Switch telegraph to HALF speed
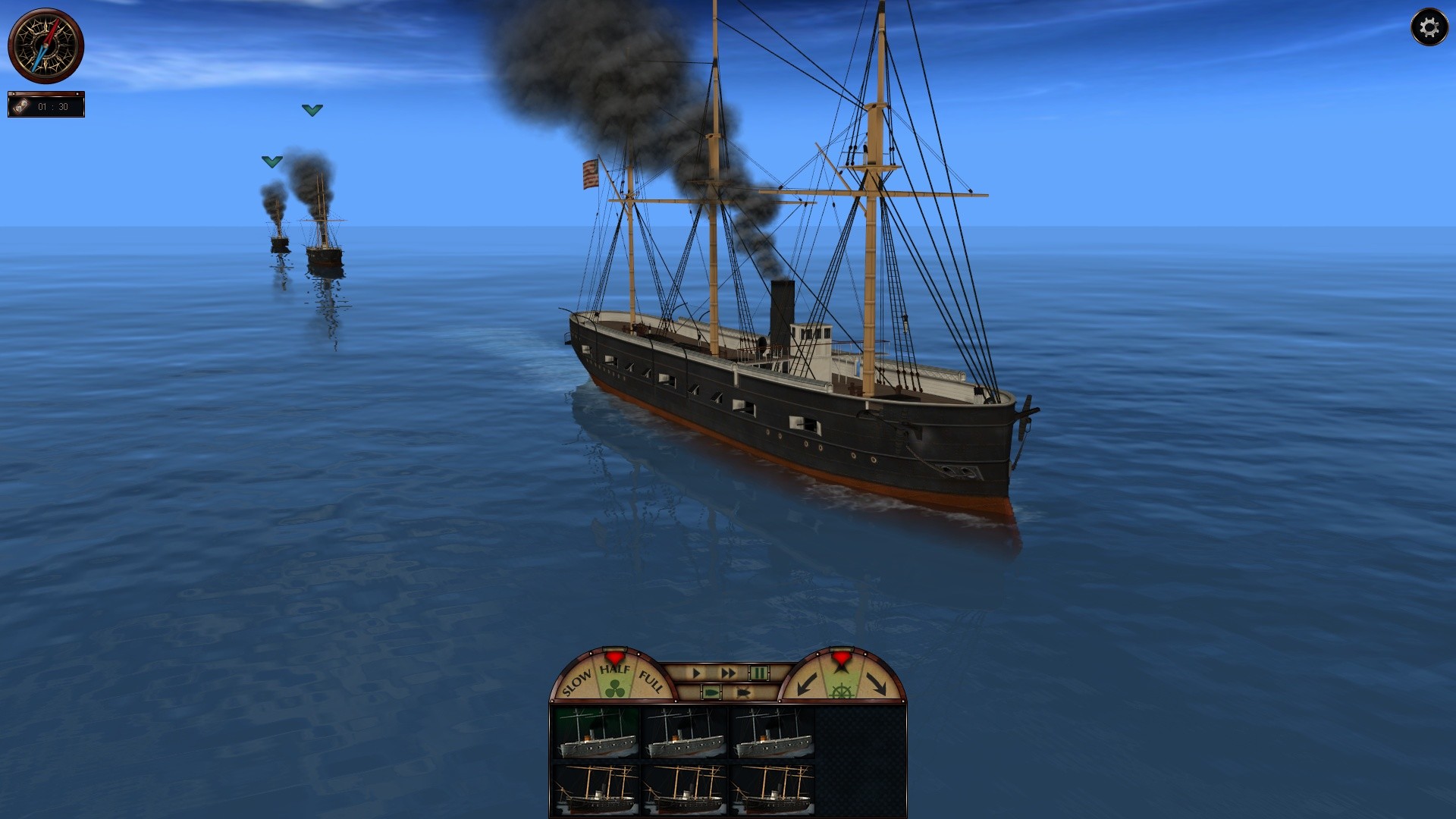The image size is (1456, 819). point(614,669)
